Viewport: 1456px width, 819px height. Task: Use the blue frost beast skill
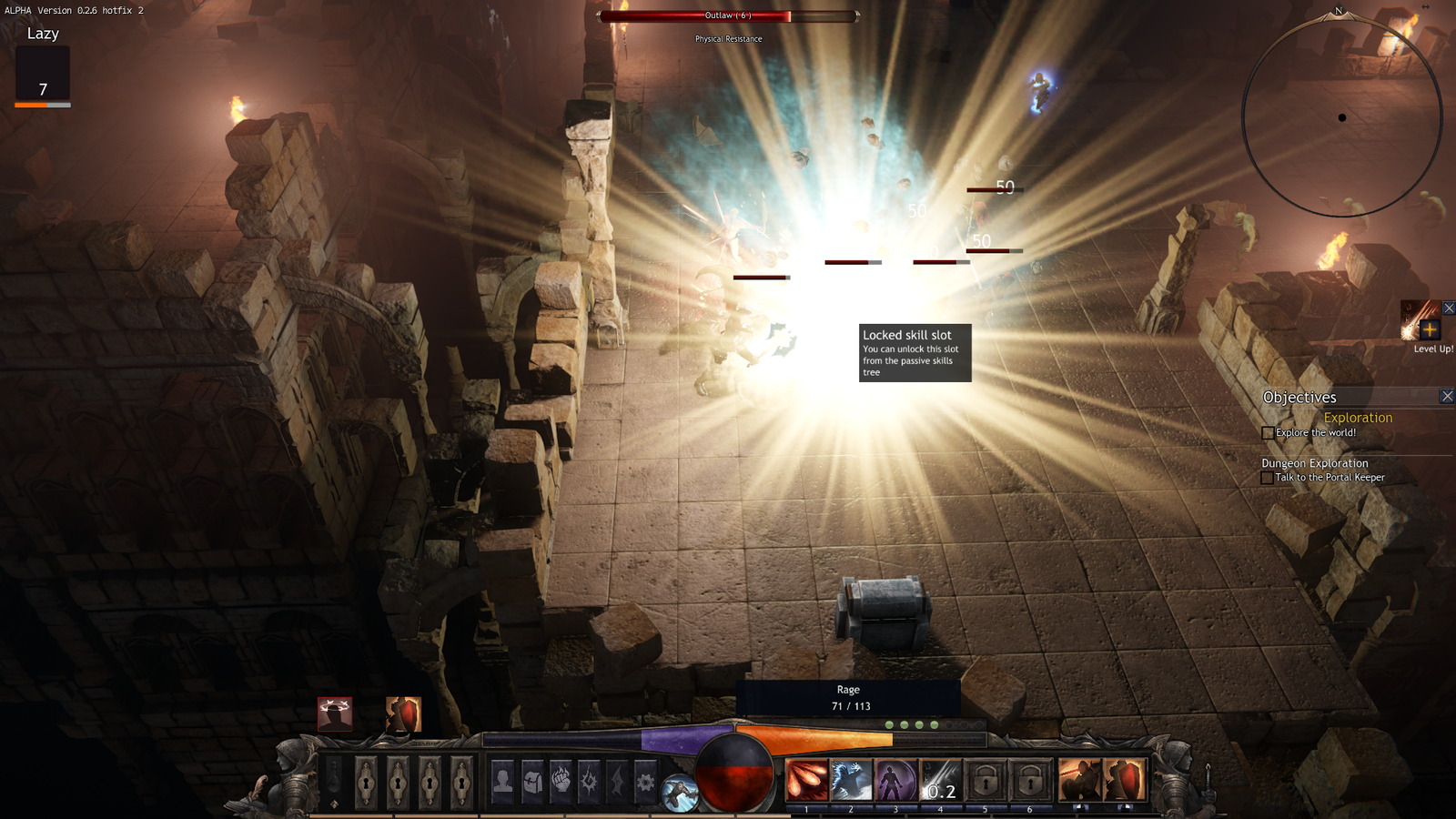tap(851, 780)
